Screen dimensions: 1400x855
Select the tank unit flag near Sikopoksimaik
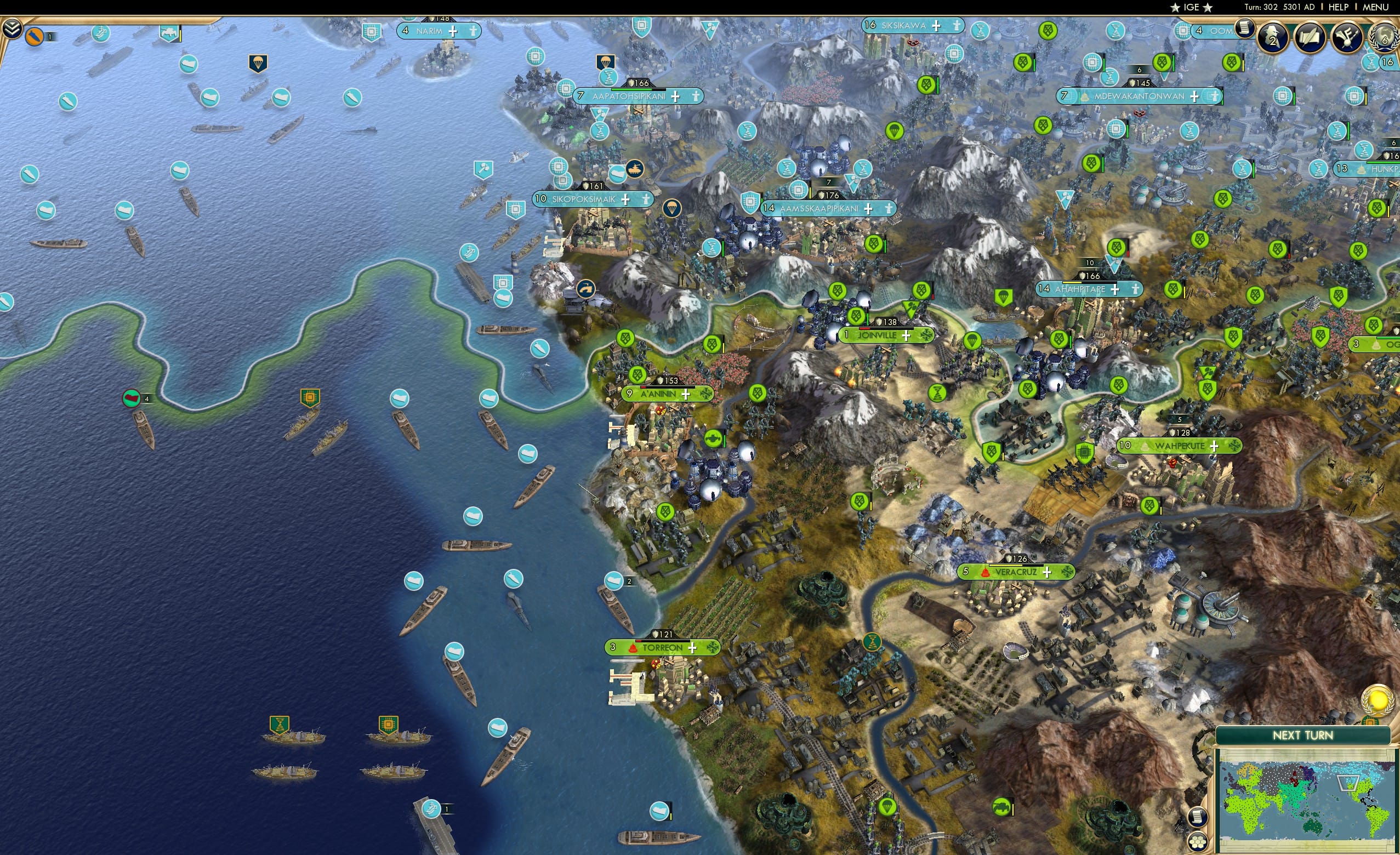click(636, 169)
